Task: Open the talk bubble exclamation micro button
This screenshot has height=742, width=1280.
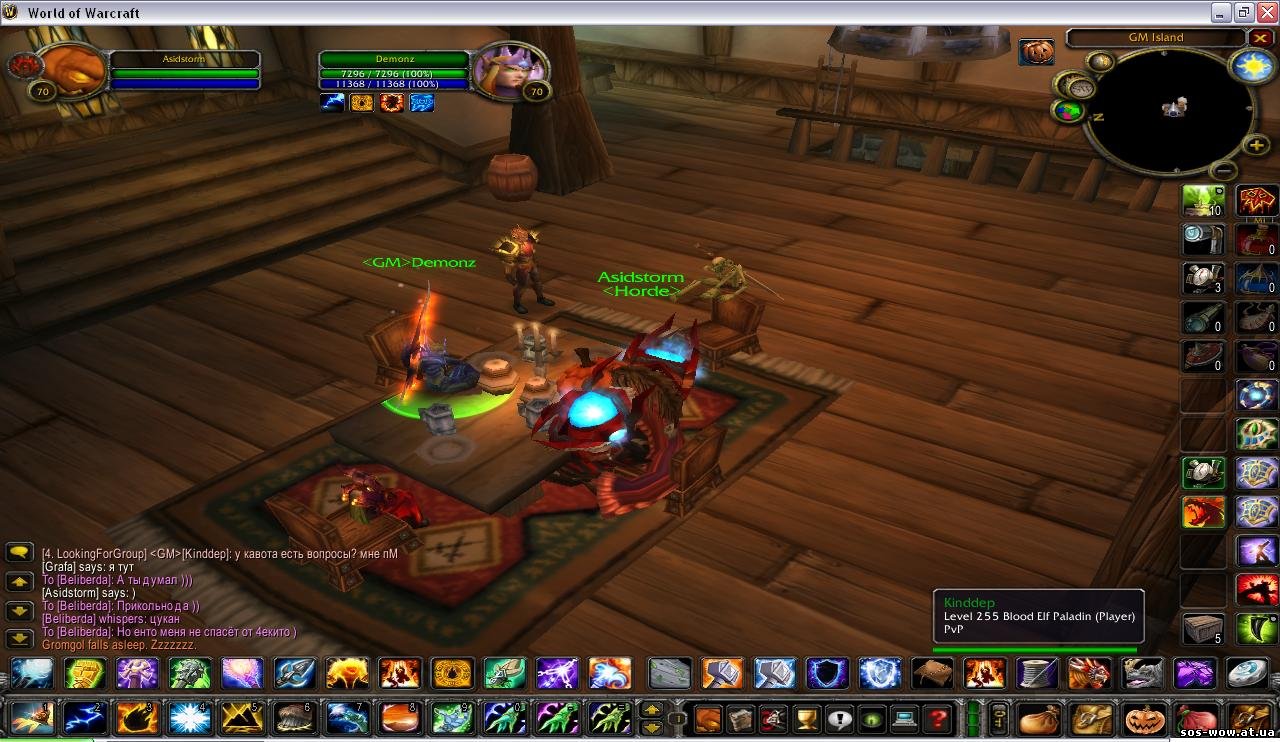Action: (839, 718)
